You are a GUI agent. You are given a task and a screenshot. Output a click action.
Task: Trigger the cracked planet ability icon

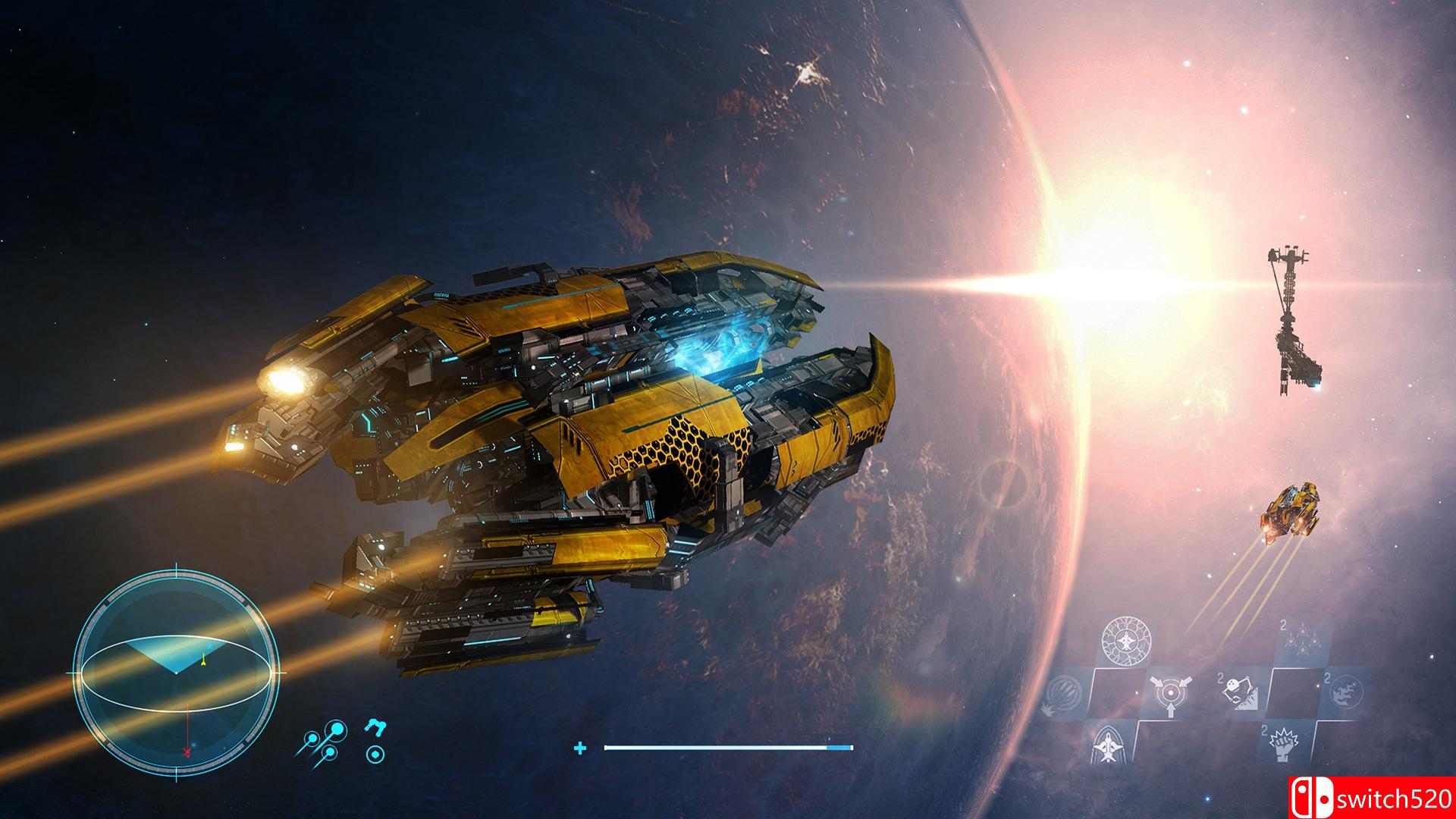[x=1347, y=692]
